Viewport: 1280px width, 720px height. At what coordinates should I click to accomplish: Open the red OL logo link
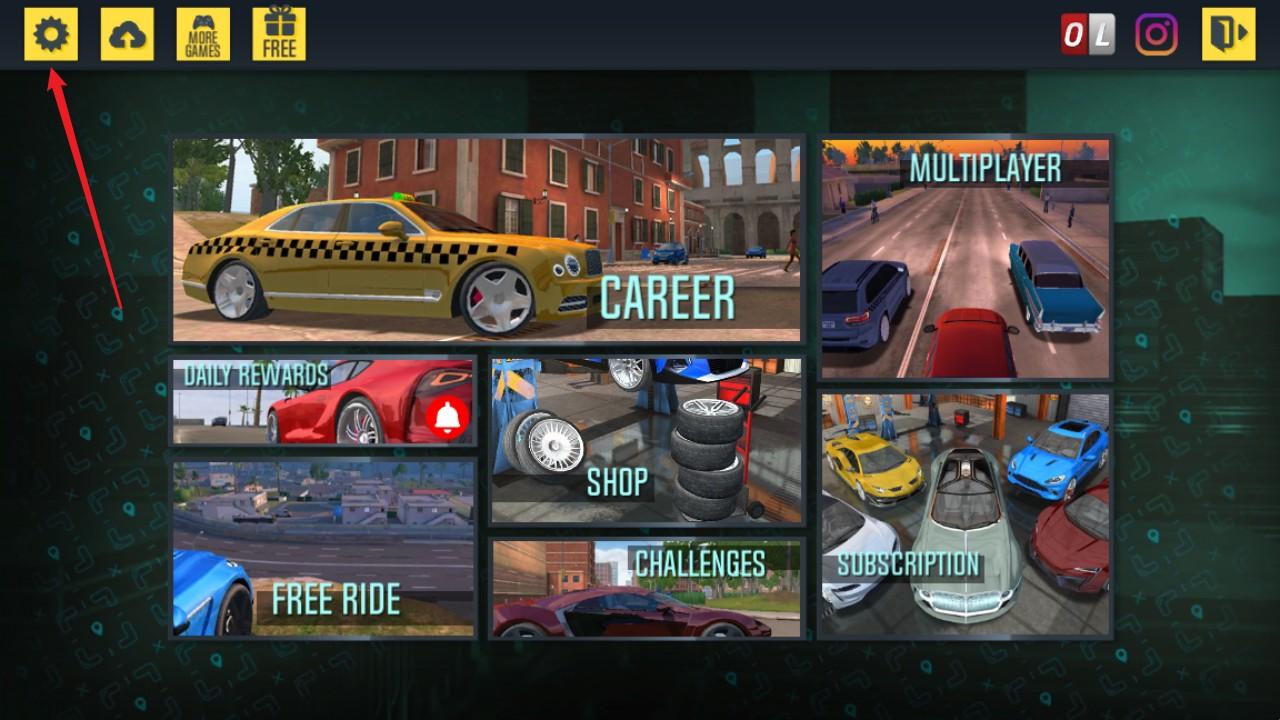1087,35
